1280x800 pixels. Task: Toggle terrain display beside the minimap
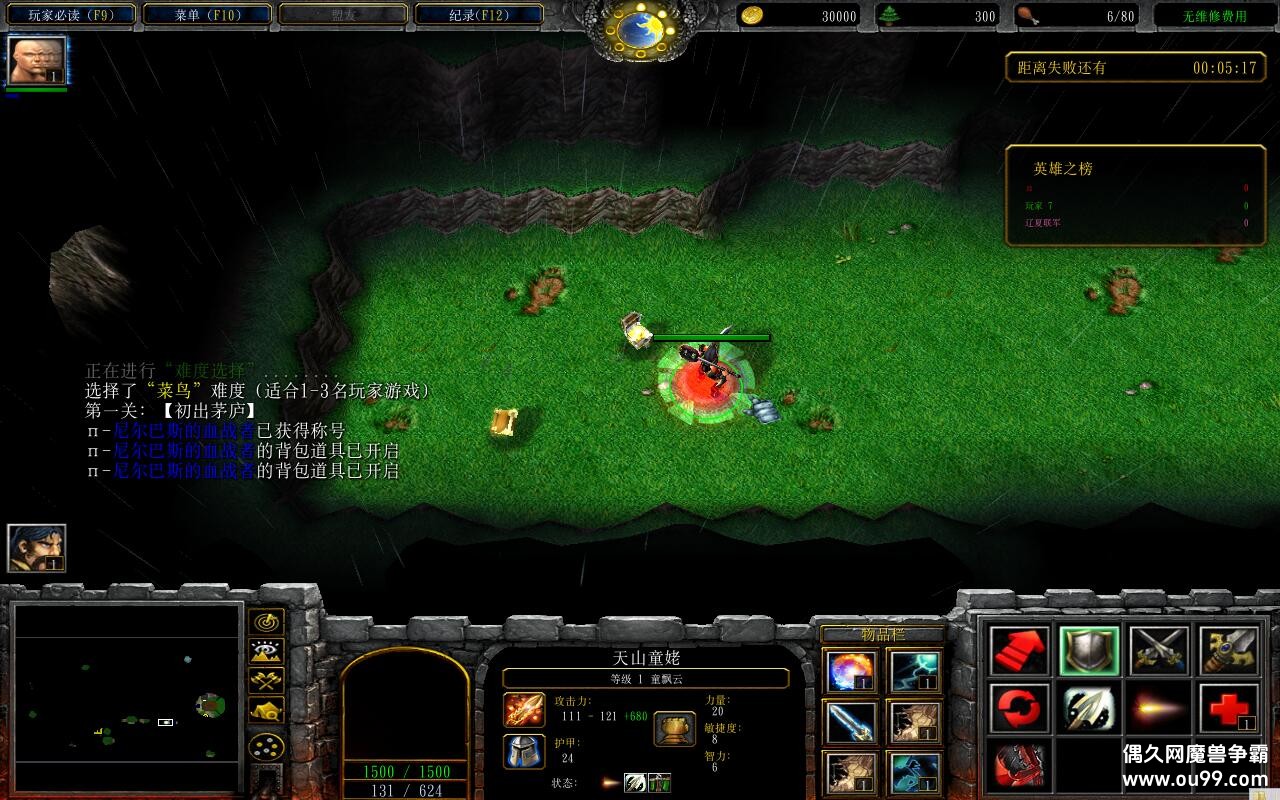pyautogui.click(x=265, y=651)
